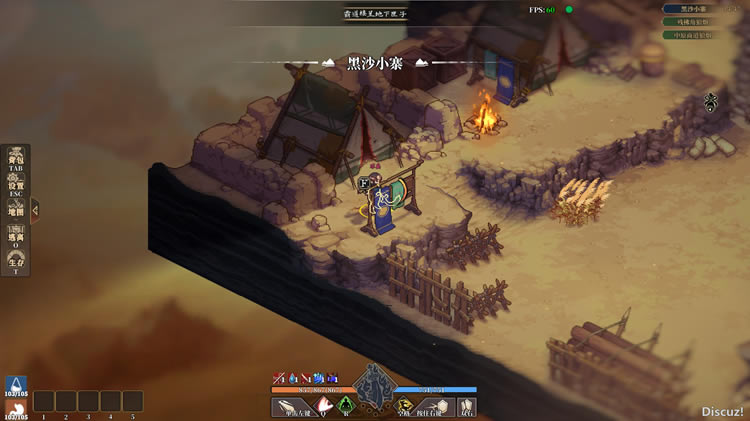
Task: Select the blue 黑沙小寨 quest tracker entry
Action: pos(692,9)
